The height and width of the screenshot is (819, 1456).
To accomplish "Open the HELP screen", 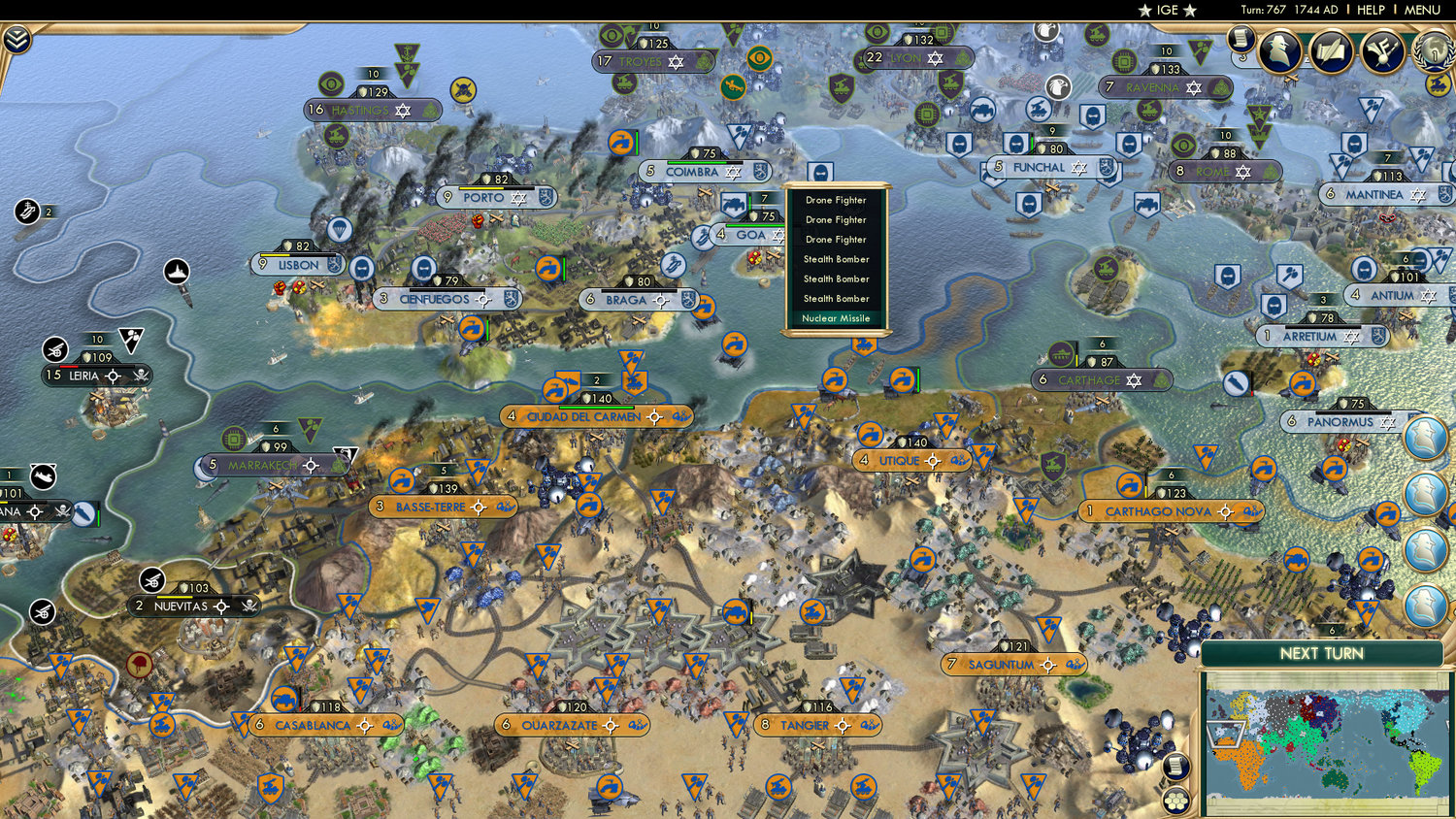I will [x=1373, y=10].
